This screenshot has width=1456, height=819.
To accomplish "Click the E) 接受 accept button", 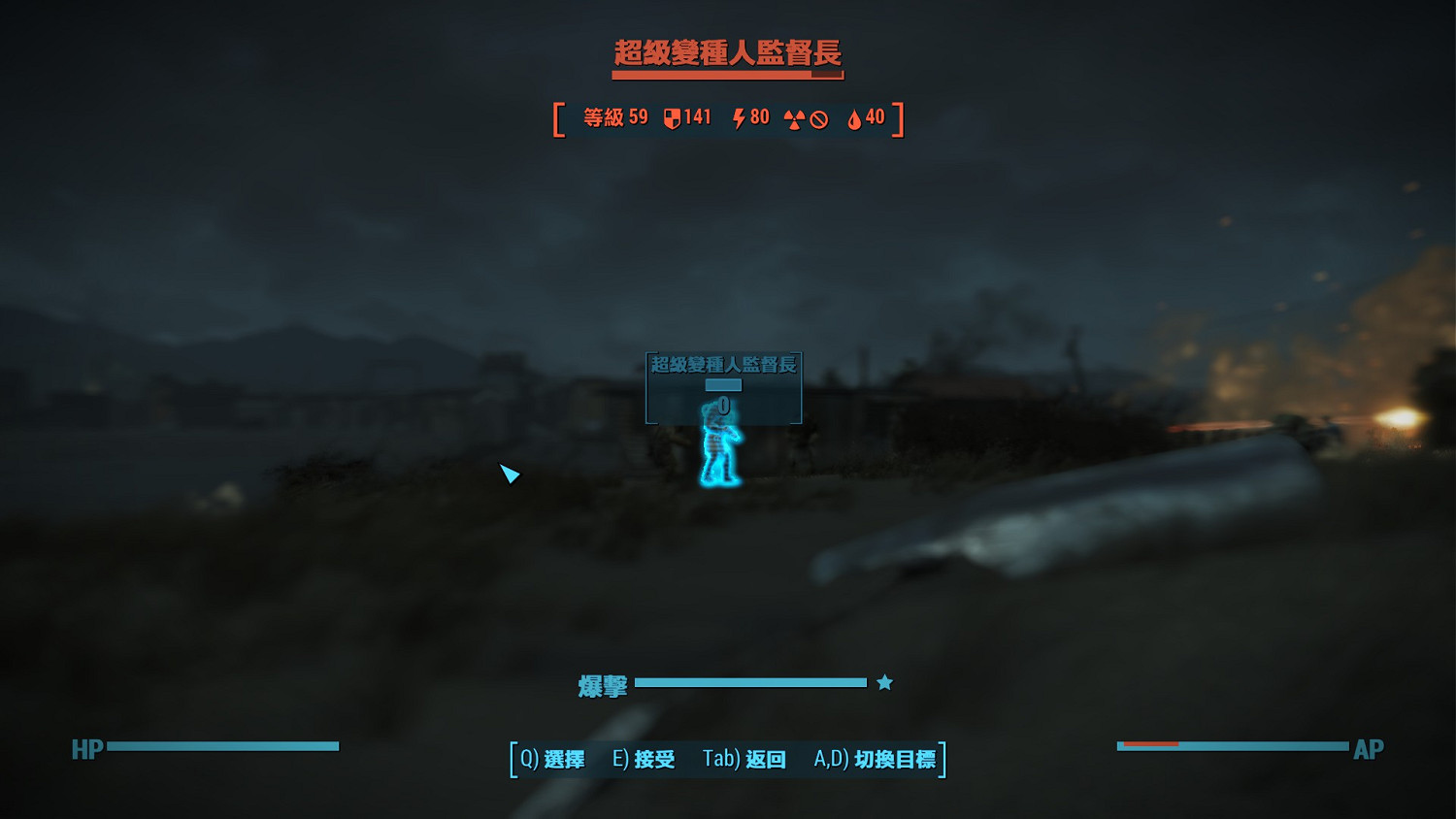I will point(644,760).
